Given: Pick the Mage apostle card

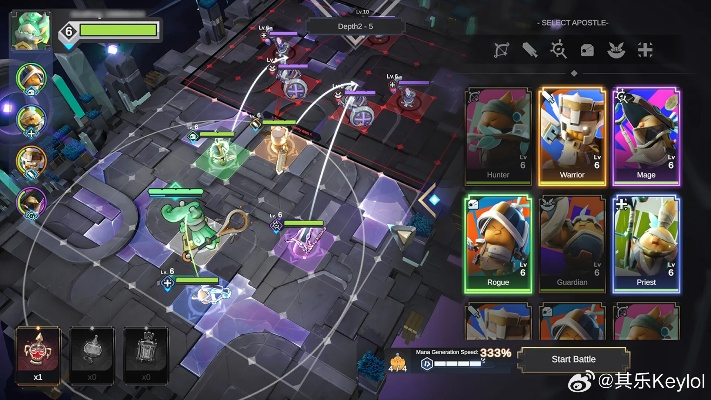Looking at the screenshot, I should pyautogui.click(x=645, y=135).
